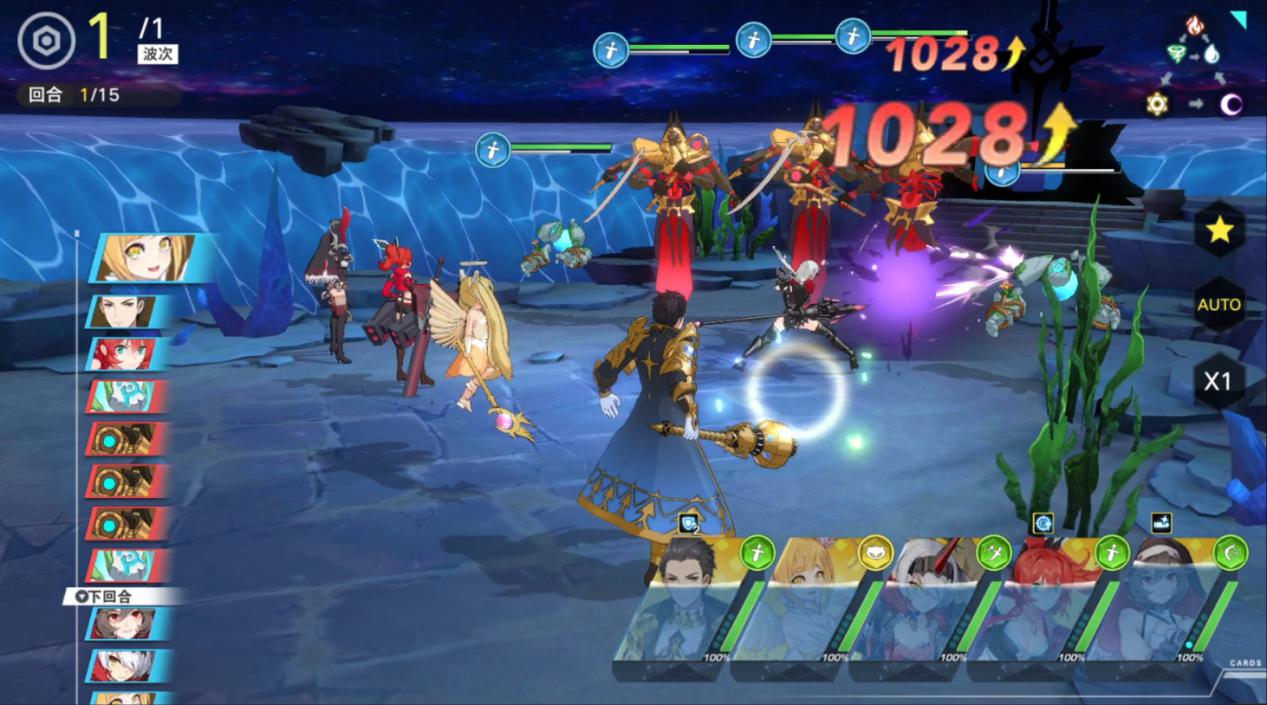Select the red-haired girl's skill card
The height and width of the screenshot is (705, 1267).
(x=1044, y=600)
